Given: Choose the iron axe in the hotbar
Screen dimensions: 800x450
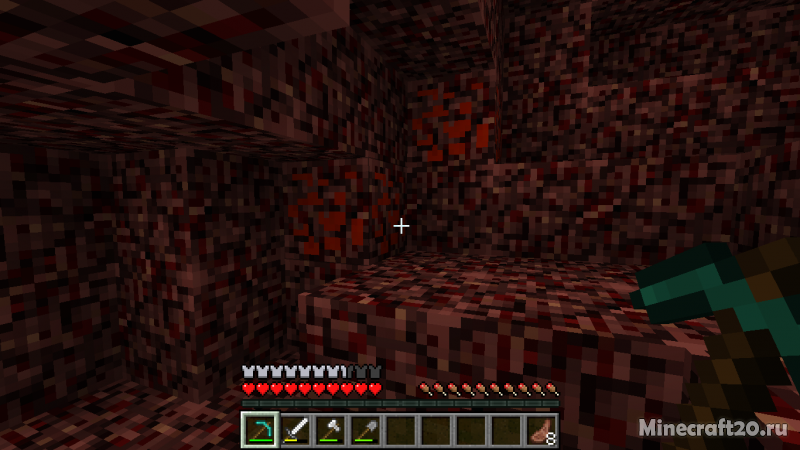Looking at the screenshot, I should (x=330, y=430).
